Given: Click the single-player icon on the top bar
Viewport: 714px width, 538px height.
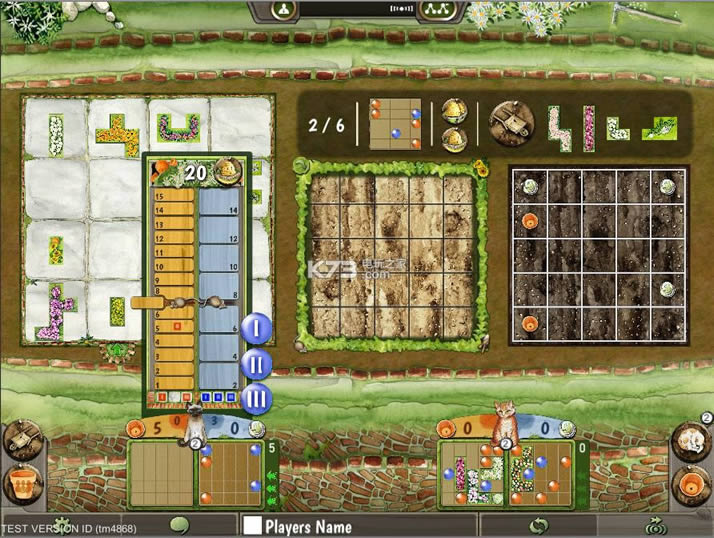Looking at the screenshot, I should [x=285, y=10].
